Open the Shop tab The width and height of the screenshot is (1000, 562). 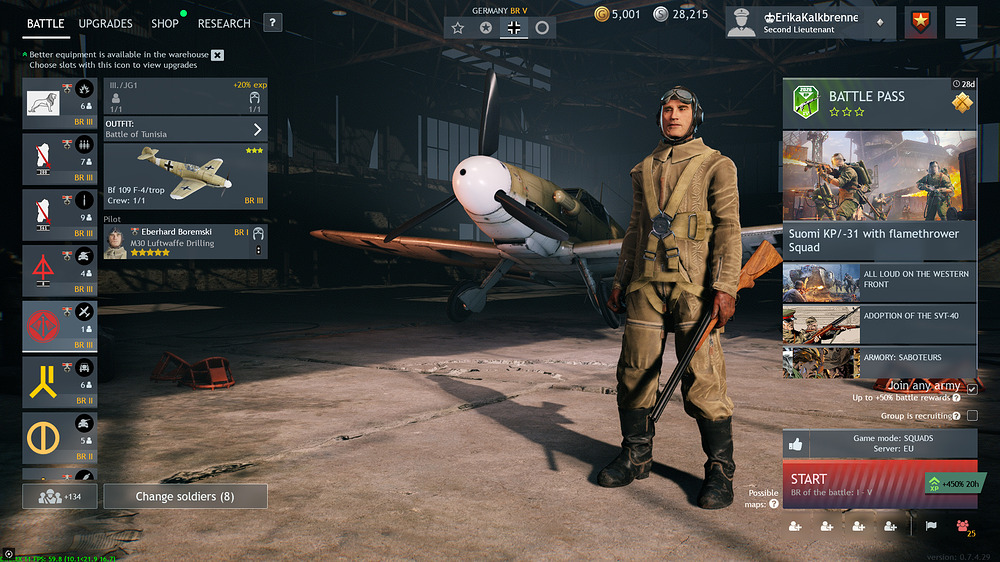pyautogui.click(x=165, y=23)
